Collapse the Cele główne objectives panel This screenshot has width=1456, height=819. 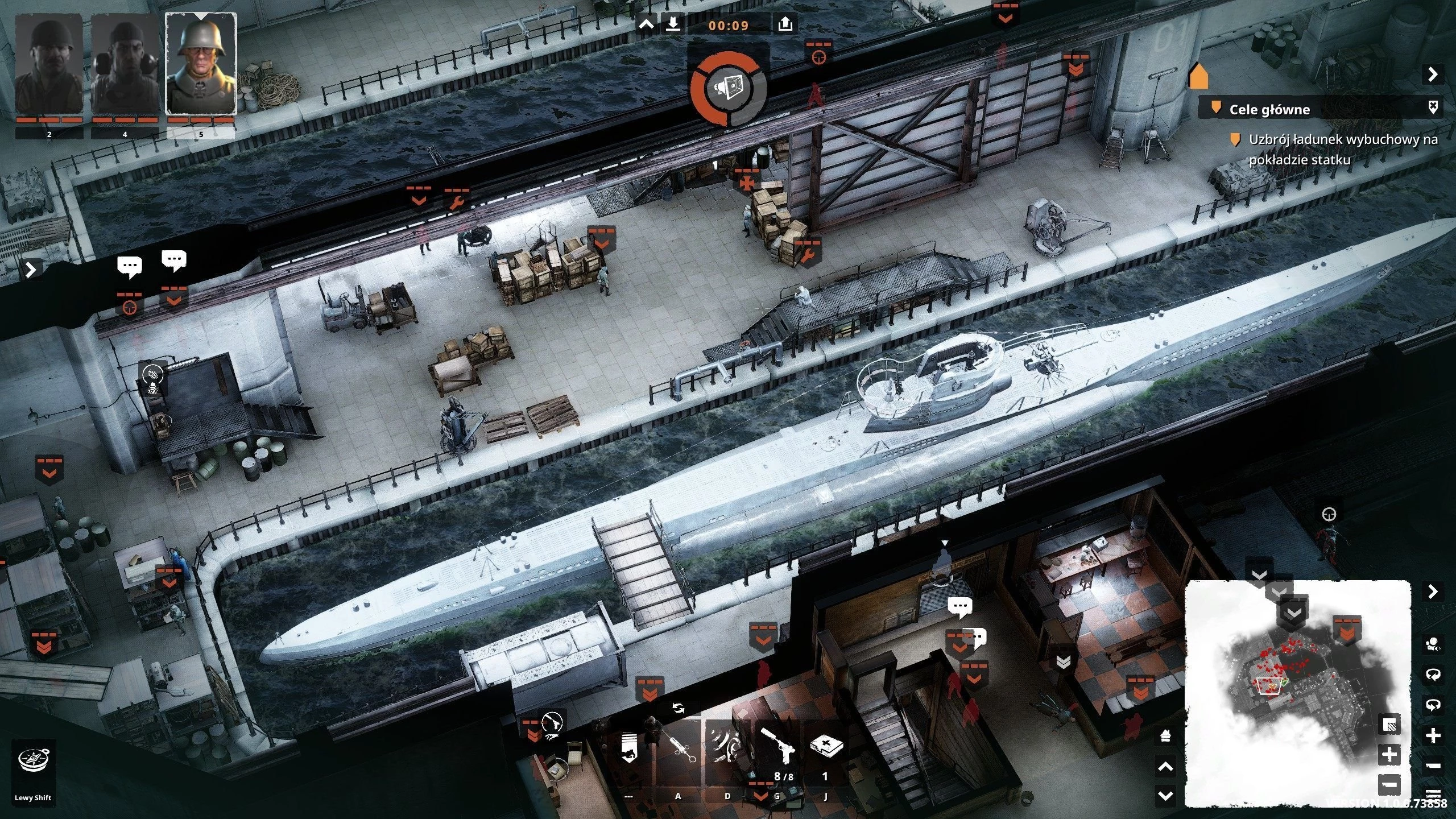tap(1432, 75)
